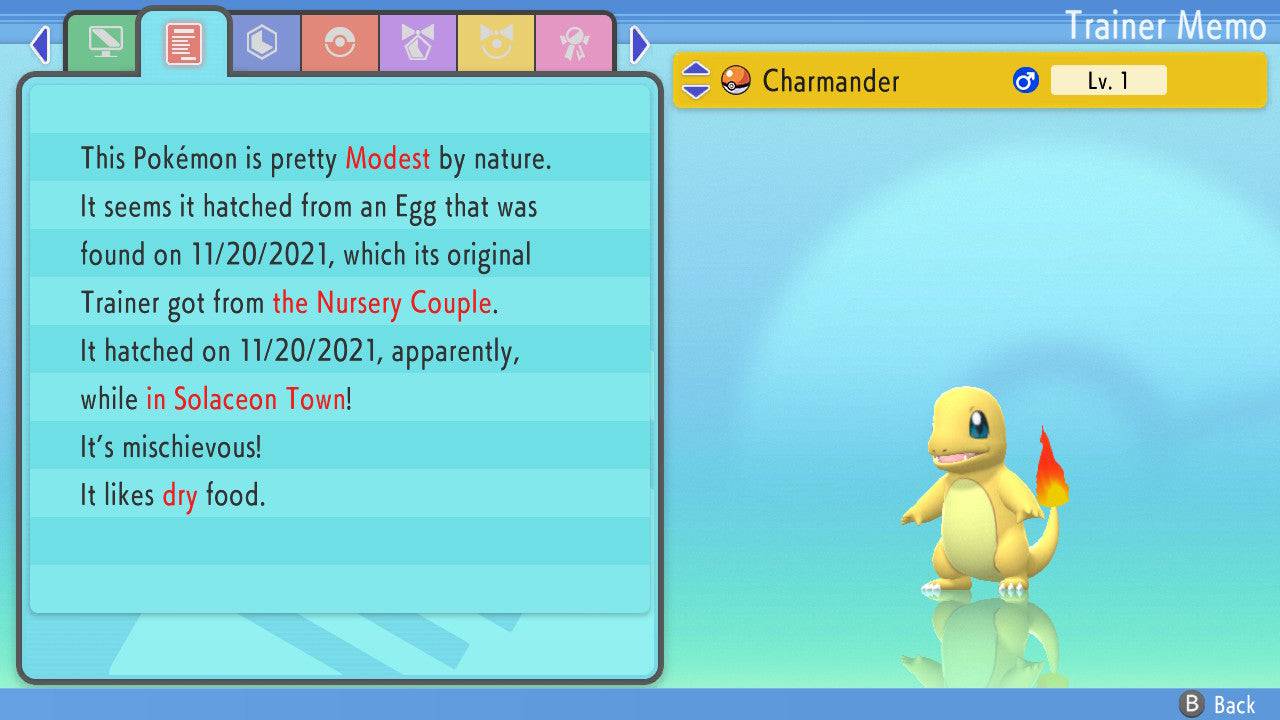The width and height of the screenshot is (1280, 720).
Task: Open the purple bow contest tab
Action: [x=418, y=43]
